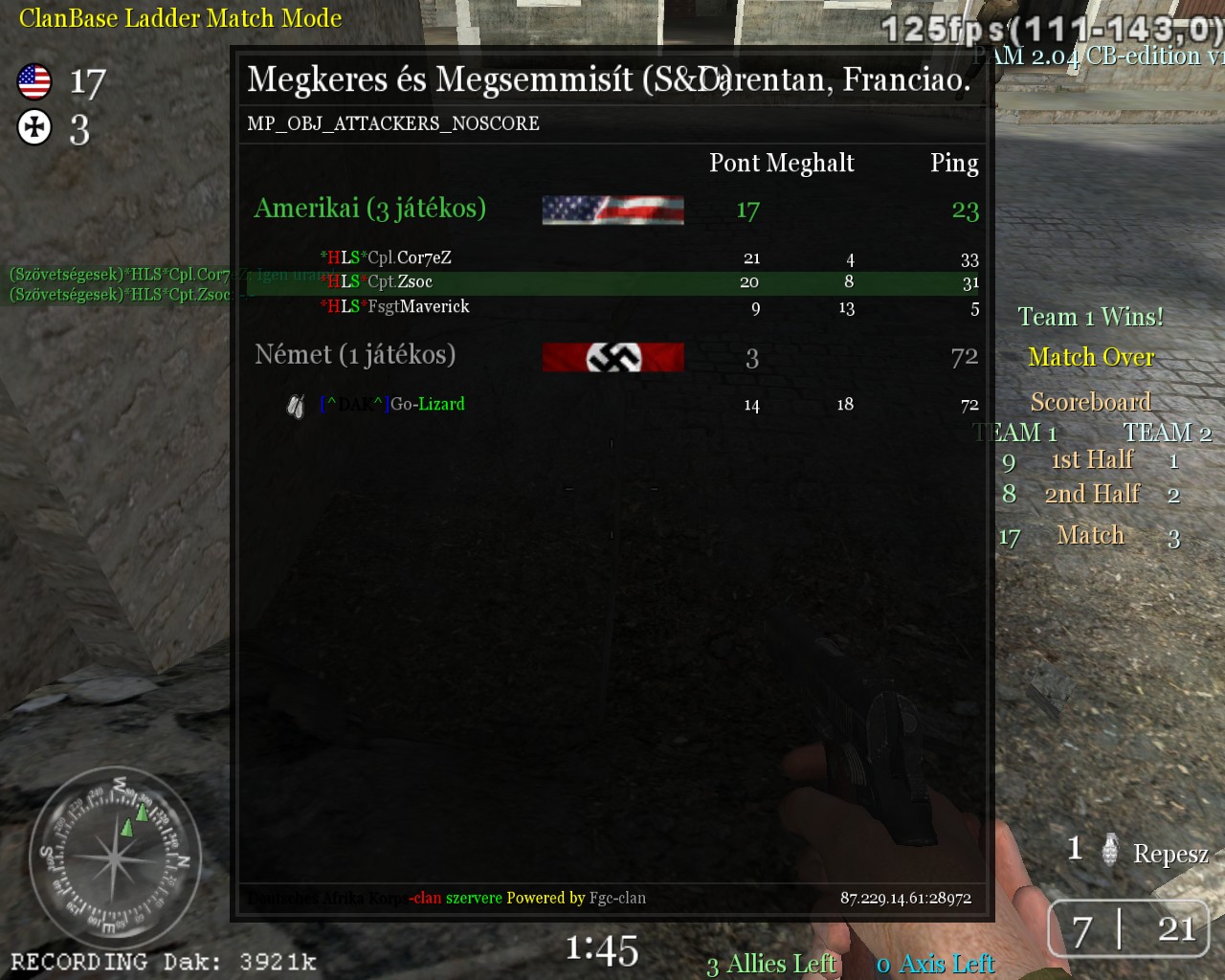Viewport: 1225px width, 980px height.
Task: Click the Axis cross emblem beside score 3
Action: (34, 127)
